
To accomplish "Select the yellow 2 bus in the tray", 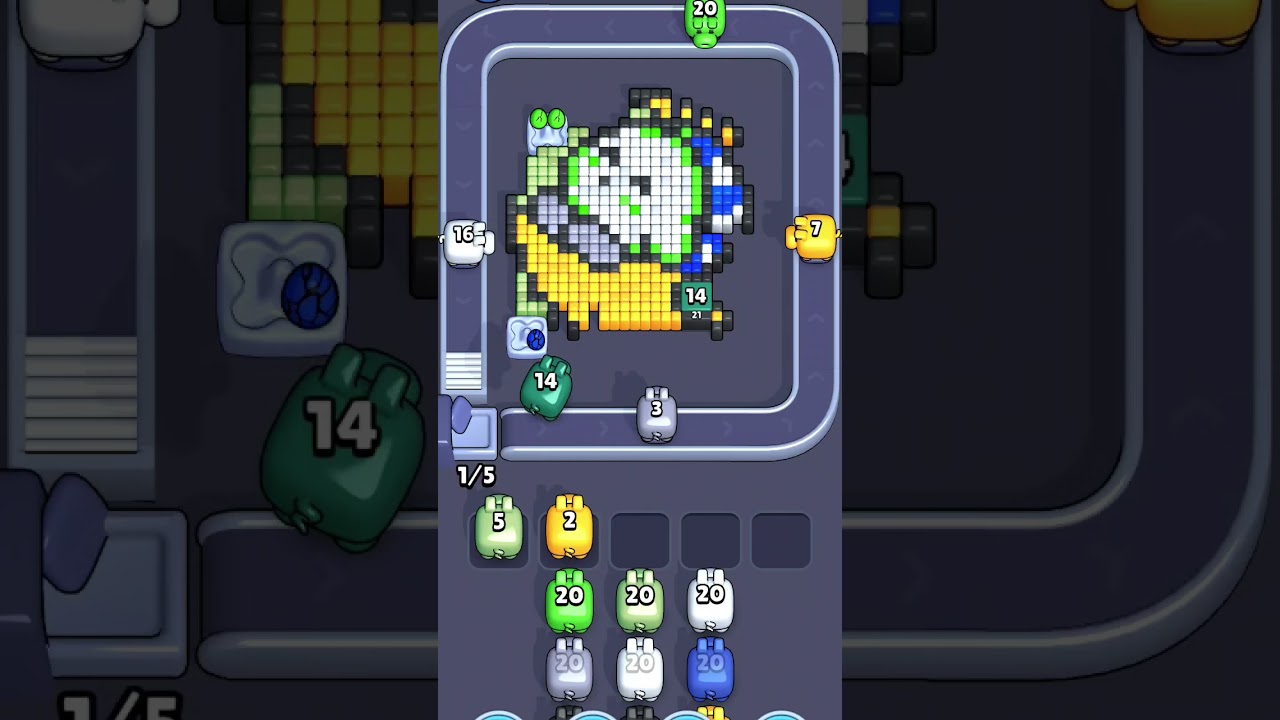I will pyautogui.click(x=569, y=530).
